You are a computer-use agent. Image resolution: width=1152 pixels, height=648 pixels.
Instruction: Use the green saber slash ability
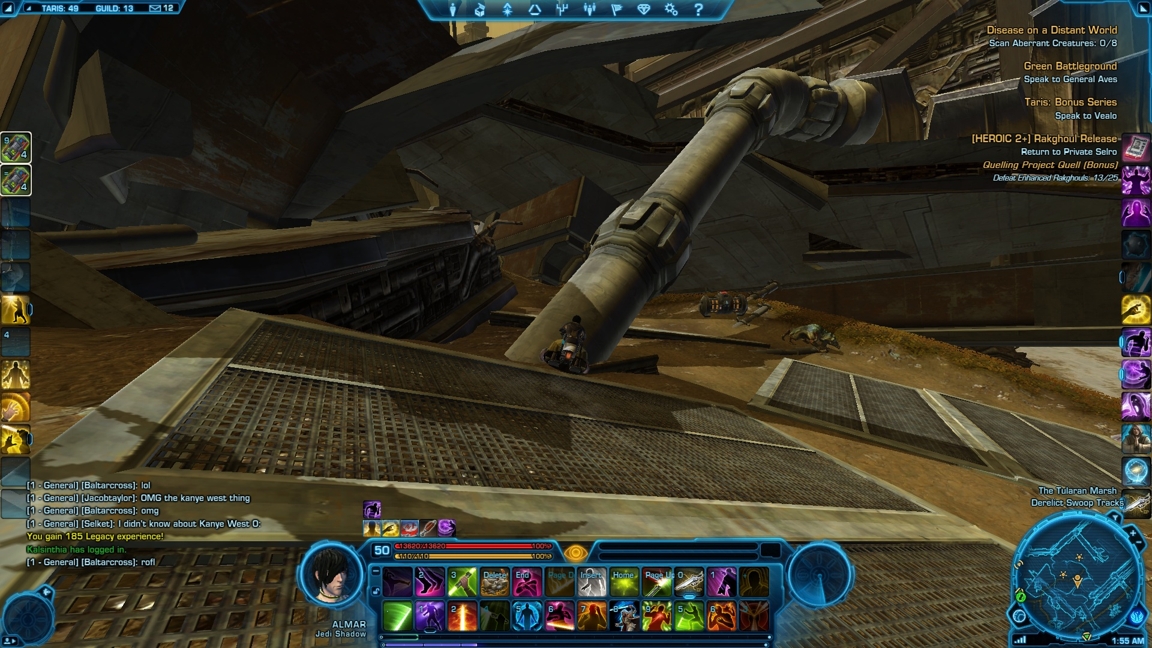(397, 616)
